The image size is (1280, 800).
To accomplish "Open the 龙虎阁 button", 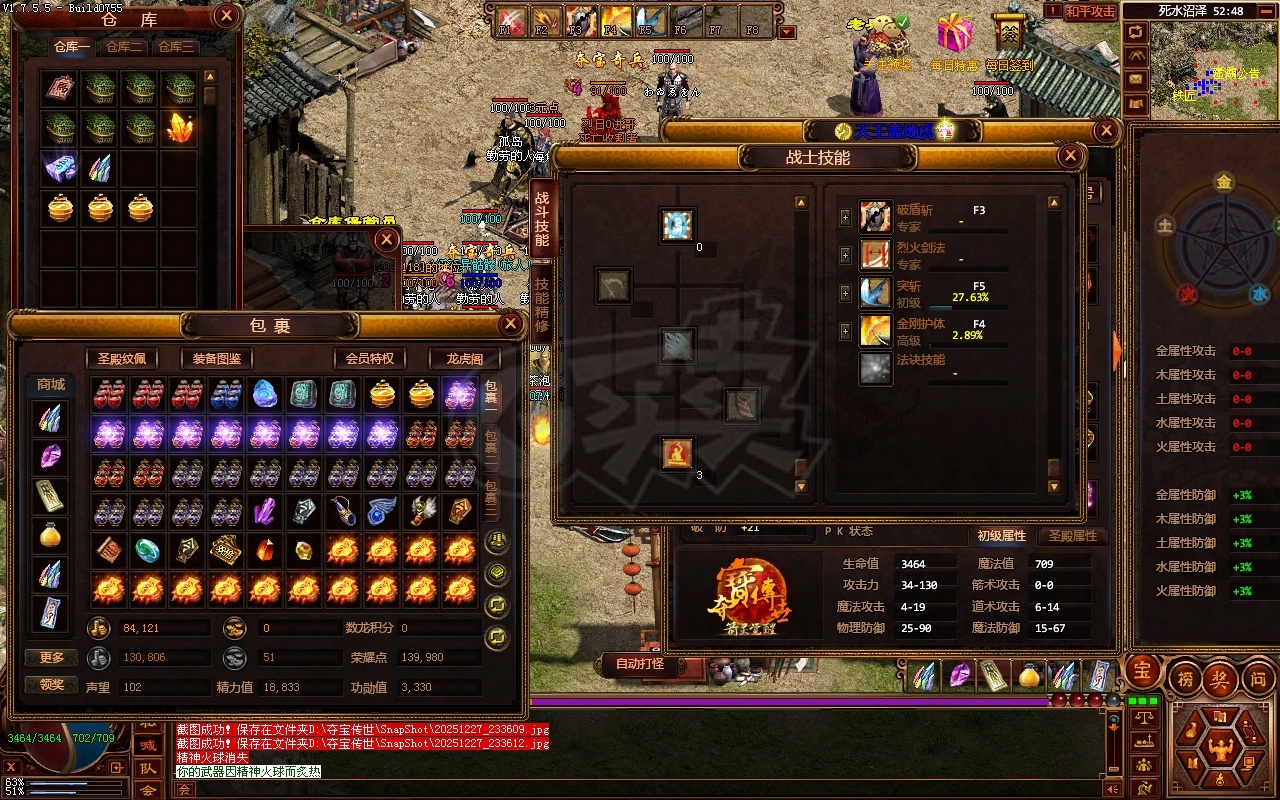I will [x=464, y=359].
